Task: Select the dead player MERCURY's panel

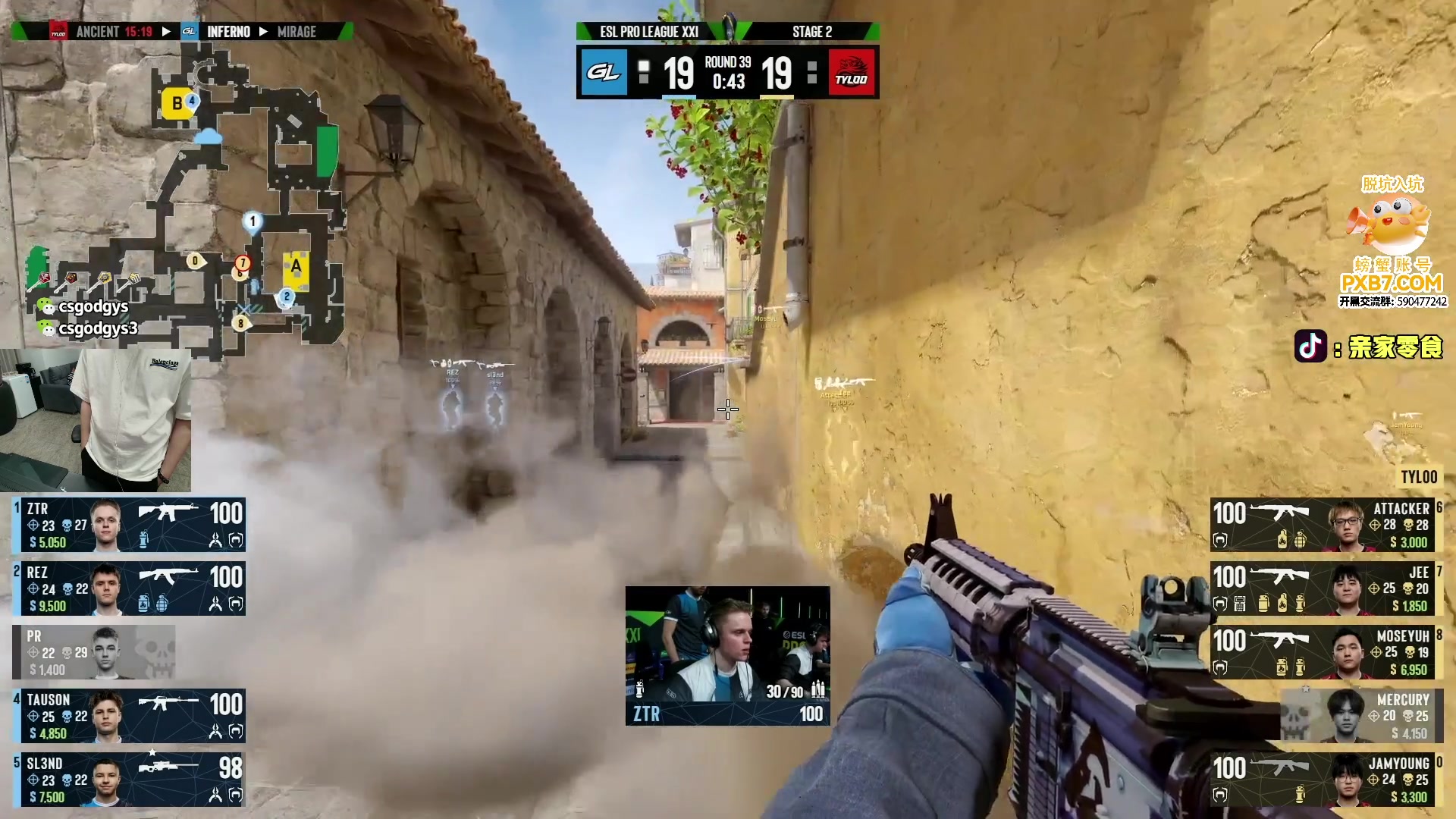Action: coord(1362,716)
